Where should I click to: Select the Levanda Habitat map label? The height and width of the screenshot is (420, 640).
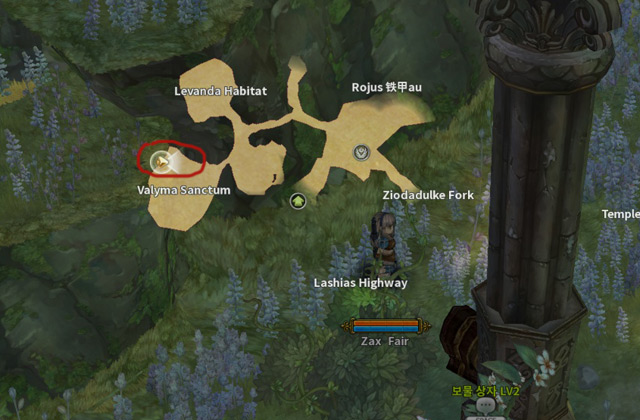pos(220,91)
